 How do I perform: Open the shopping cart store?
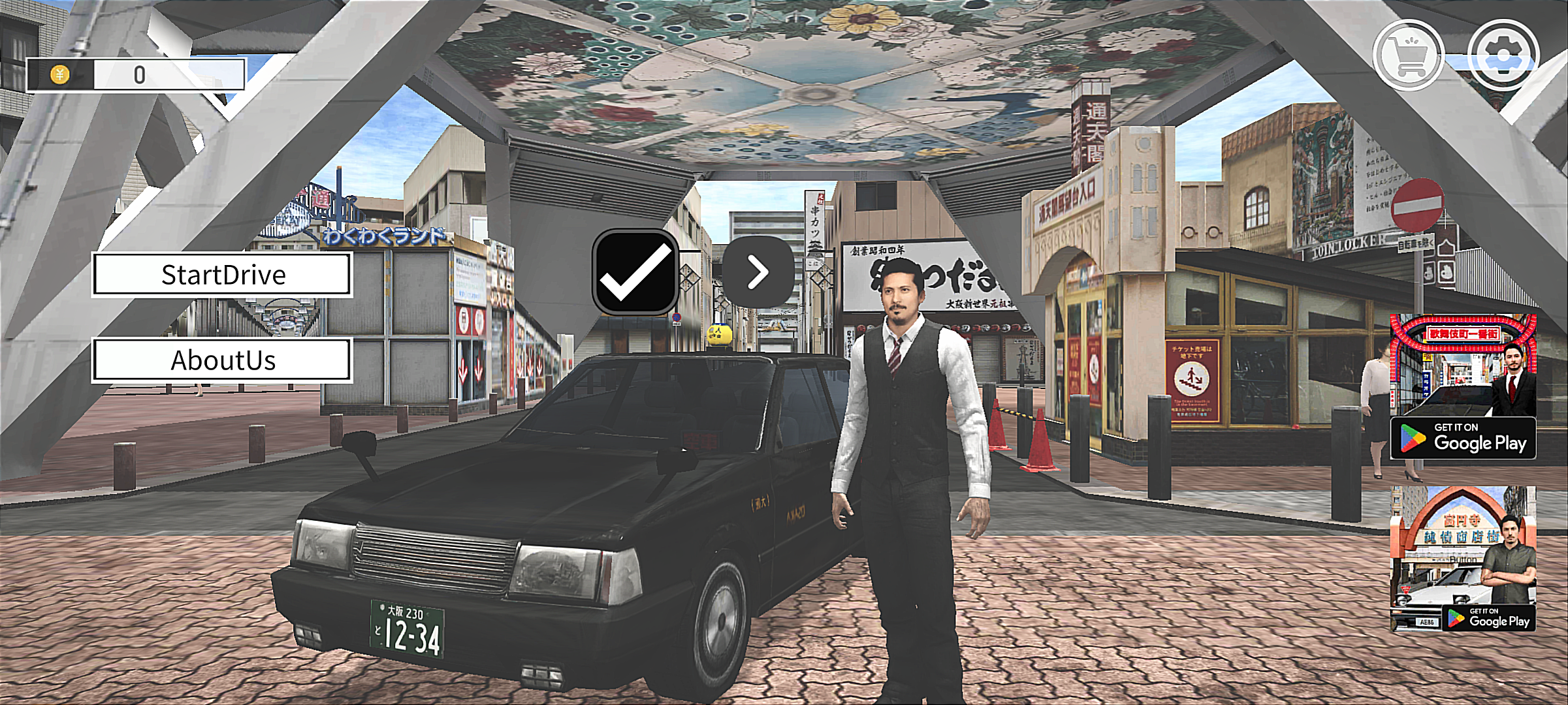(x=1408, y=55)
